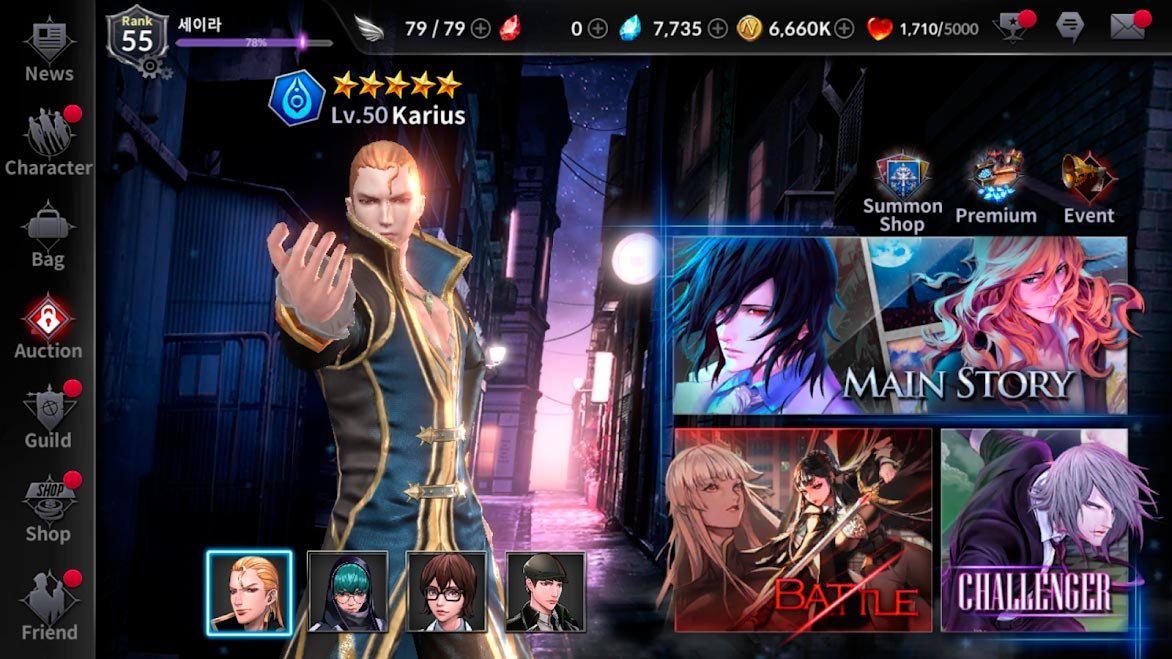Open settings gear under Rank badge
The width and height of the screenshot is (1172, 659).
pos(151,67)
